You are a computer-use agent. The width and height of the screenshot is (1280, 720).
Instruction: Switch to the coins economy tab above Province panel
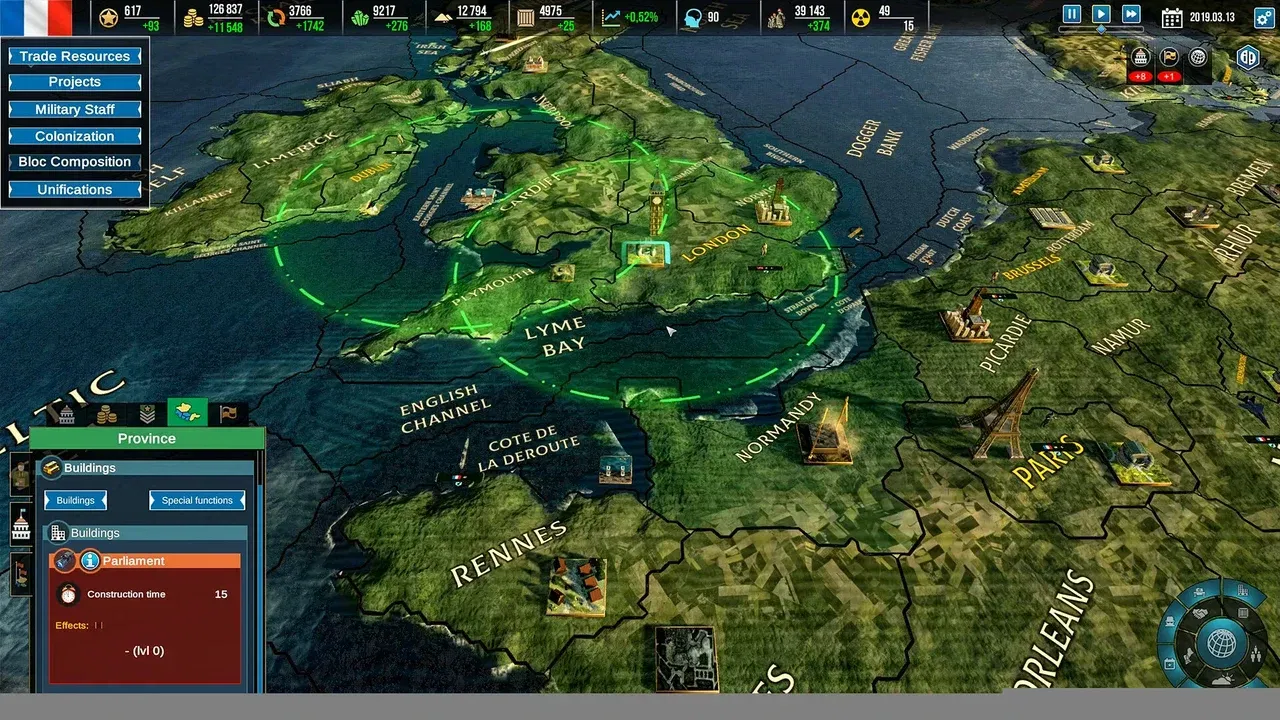point(107,414)
